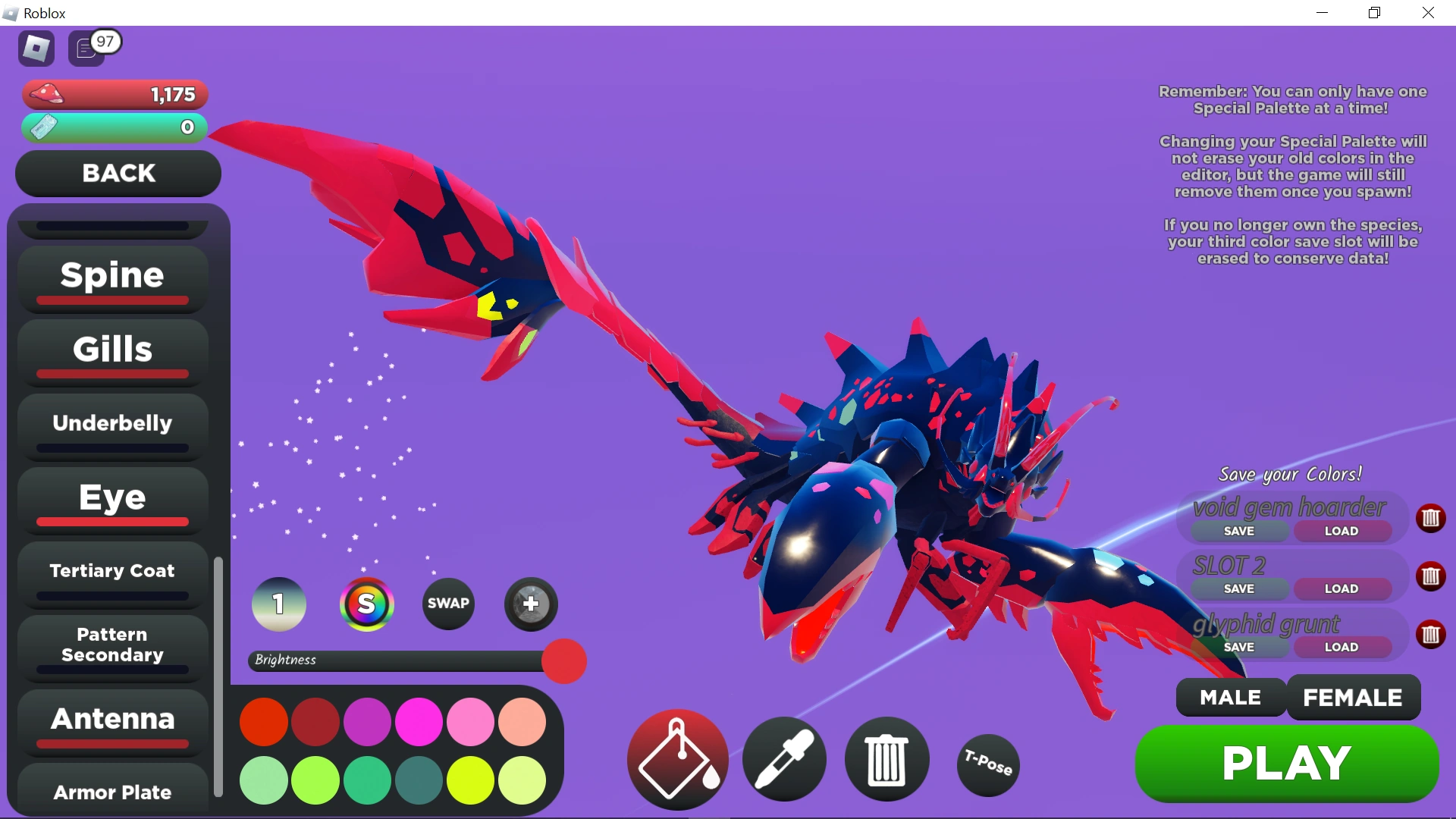The width and height of the screenshot is (1456, 819).
Task: Select color slot 1 gradient circle
Action: point(278,604)
